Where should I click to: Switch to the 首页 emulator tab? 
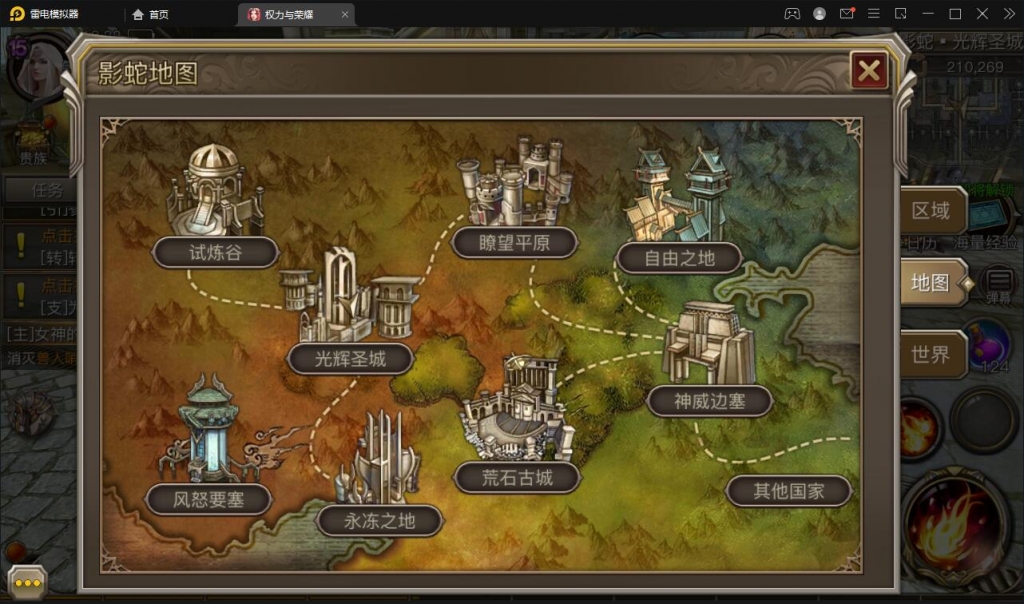[151, 14]
